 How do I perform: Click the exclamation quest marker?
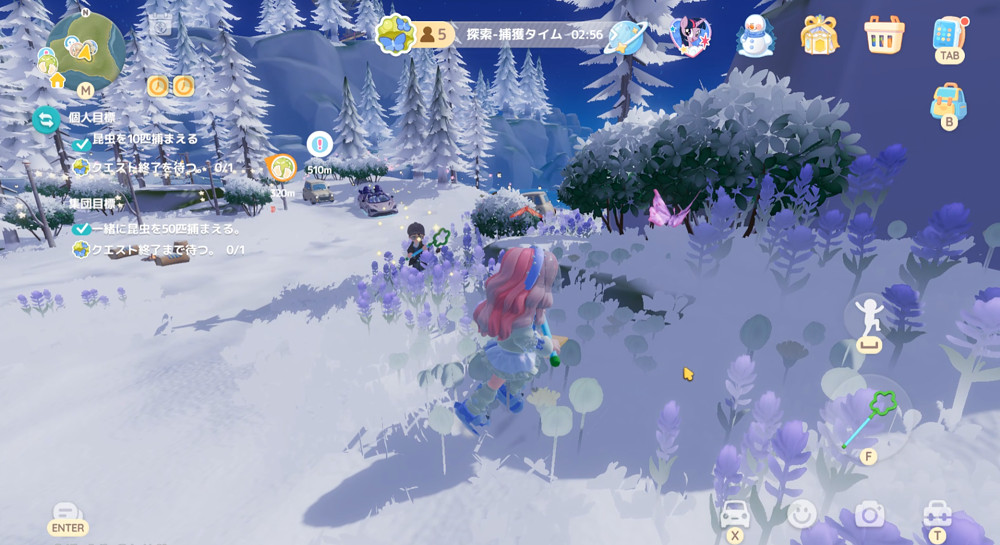point(319,144)
